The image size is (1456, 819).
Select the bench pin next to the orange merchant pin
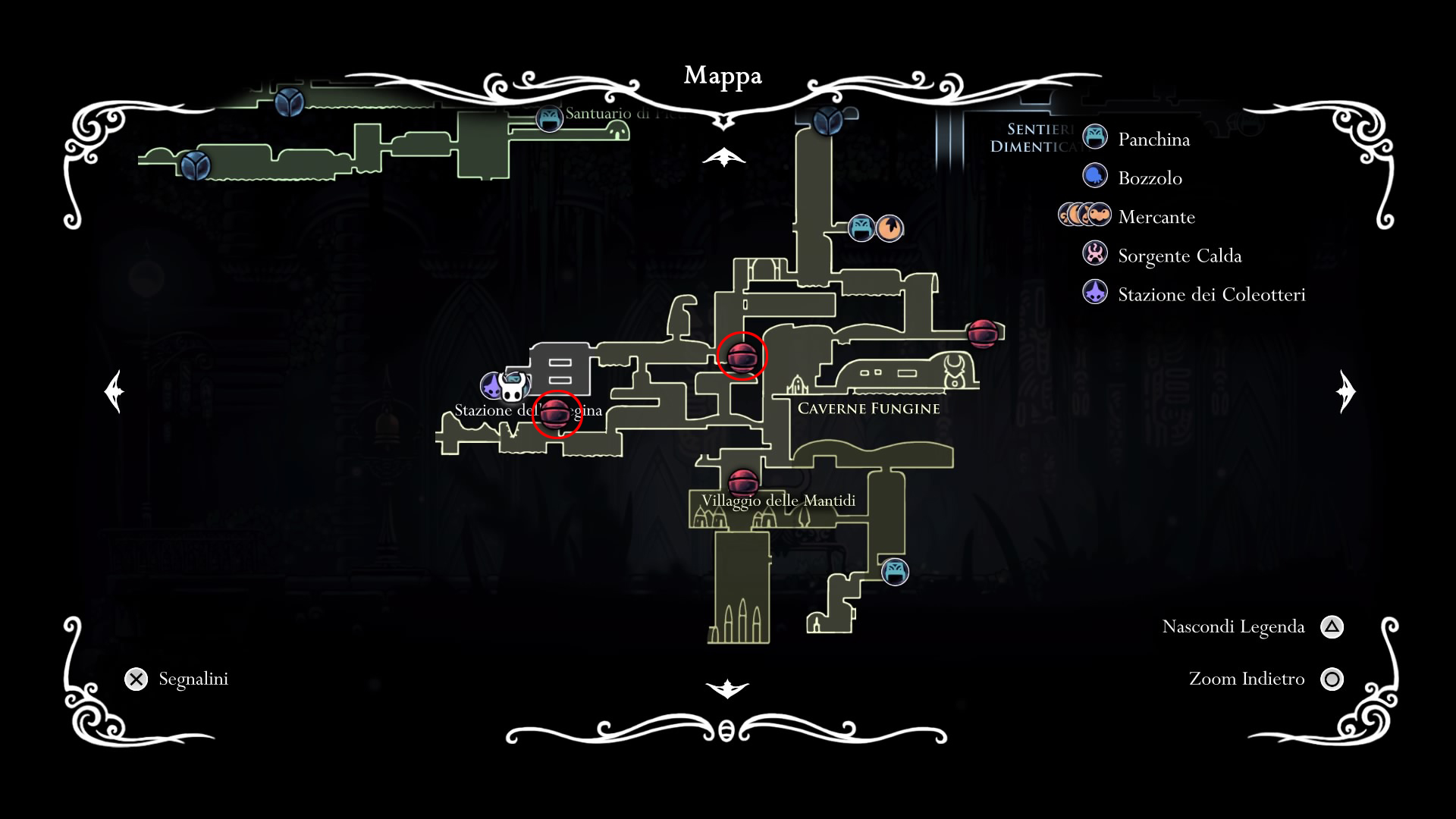coord(861,227)
